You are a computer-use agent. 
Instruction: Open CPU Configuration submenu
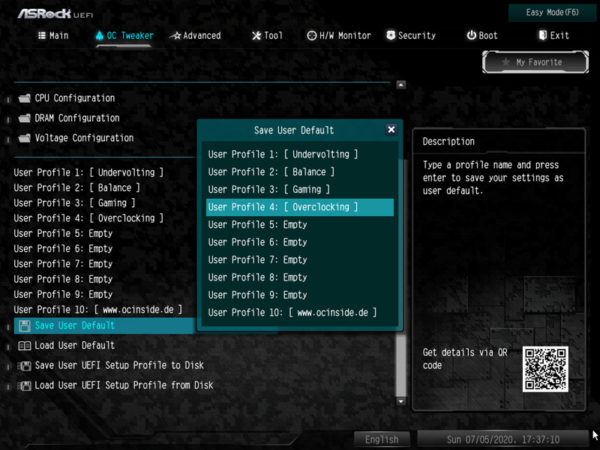pos(75,98)
